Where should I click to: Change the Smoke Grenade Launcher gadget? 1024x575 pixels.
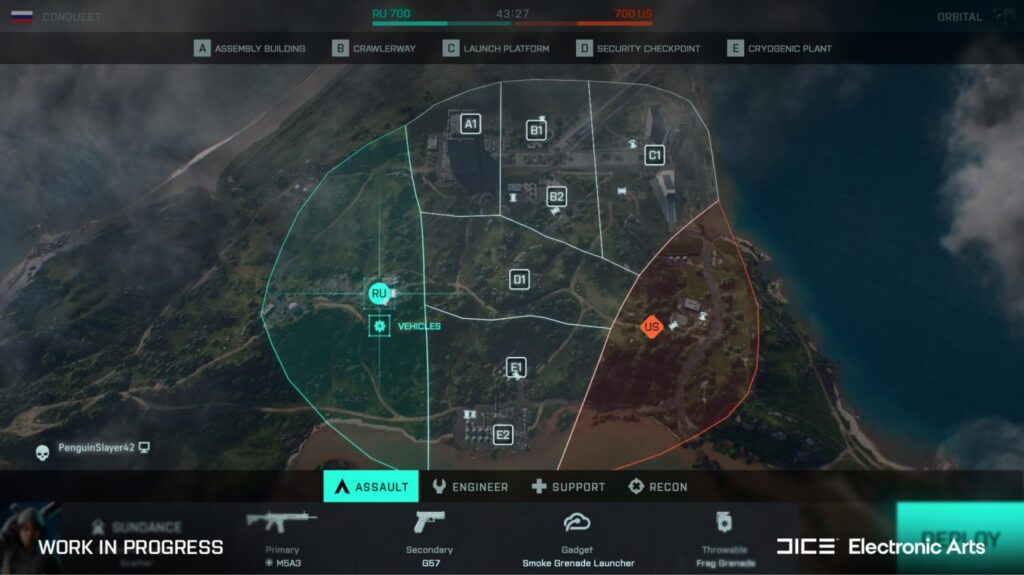[x=577, y=538]
